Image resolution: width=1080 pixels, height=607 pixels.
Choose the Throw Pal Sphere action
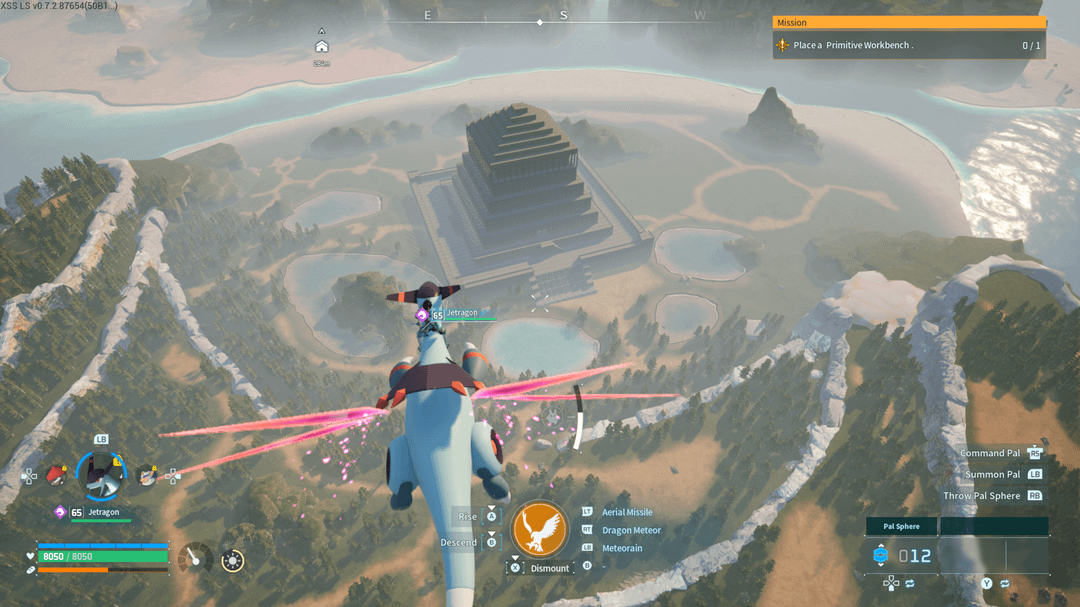(981, 496)
